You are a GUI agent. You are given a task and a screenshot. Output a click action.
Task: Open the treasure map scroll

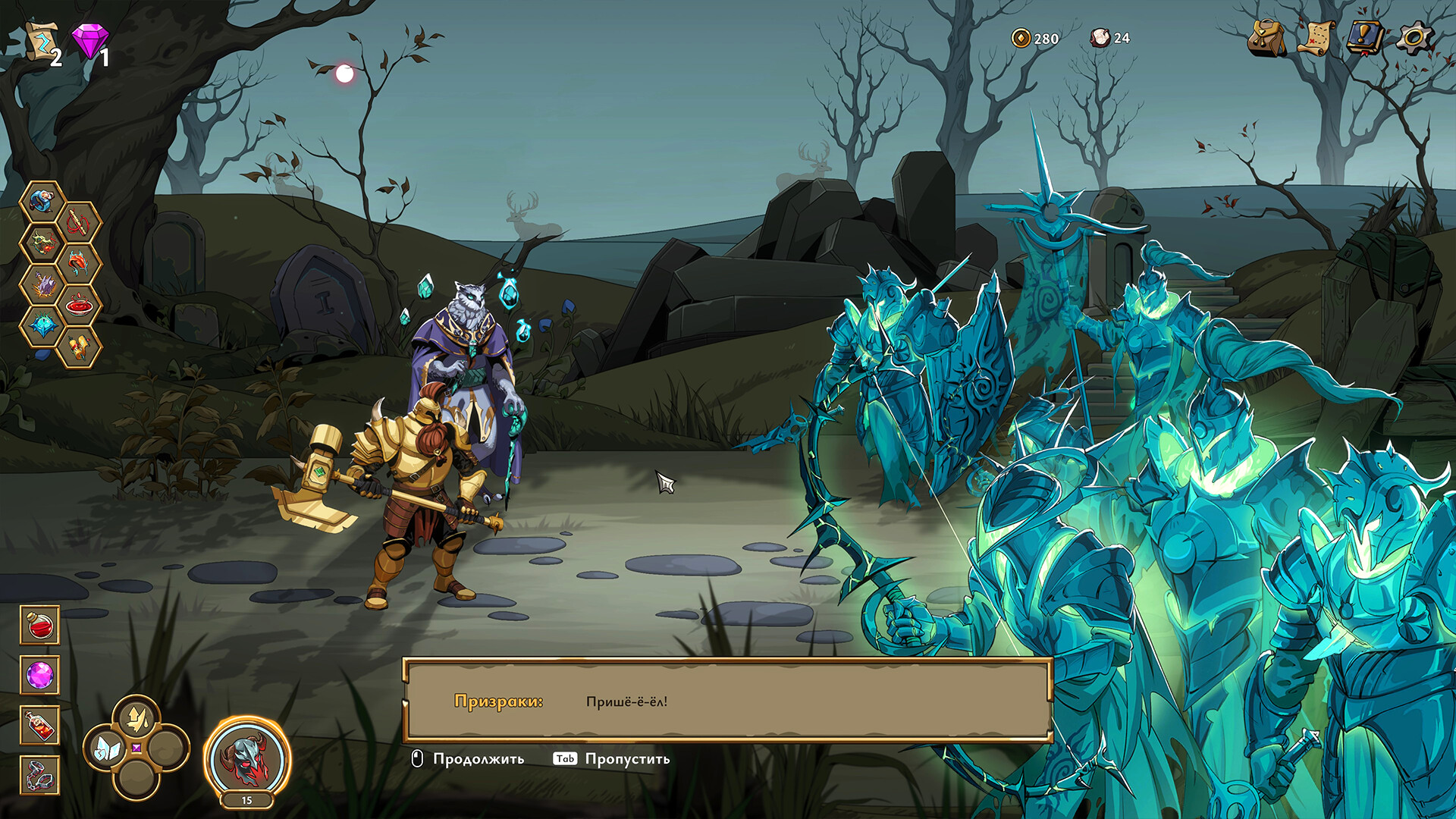pos(1317,36)
